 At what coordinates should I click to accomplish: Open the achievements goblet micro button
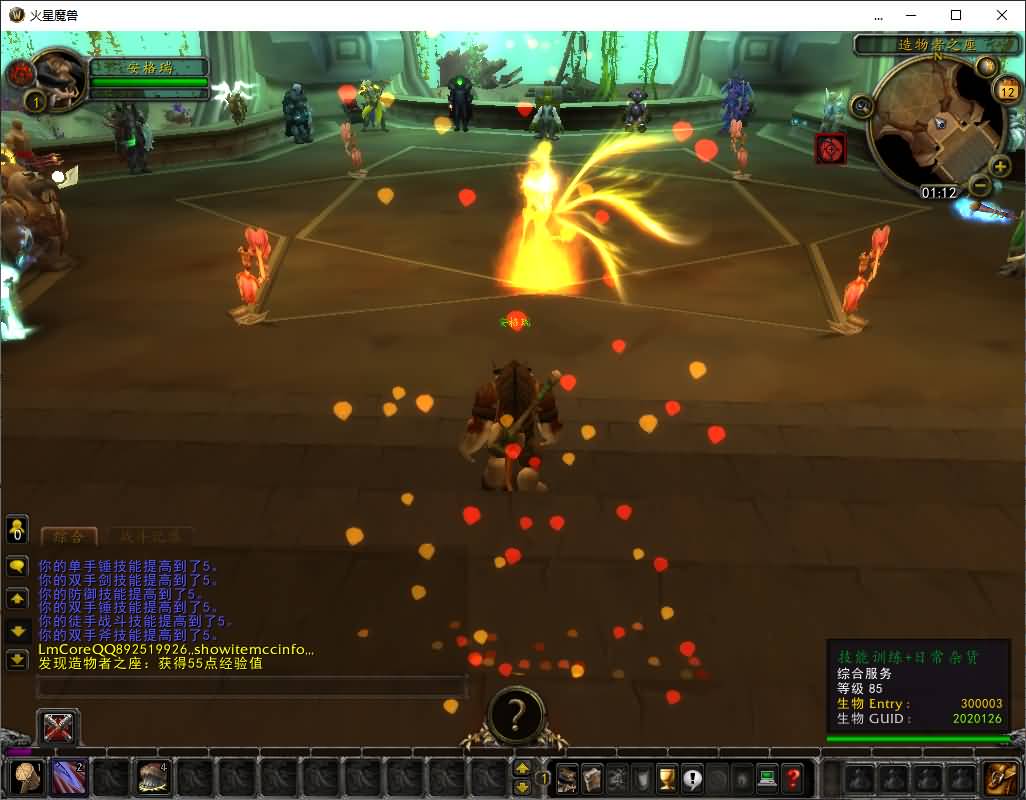(x=667, y=778)
